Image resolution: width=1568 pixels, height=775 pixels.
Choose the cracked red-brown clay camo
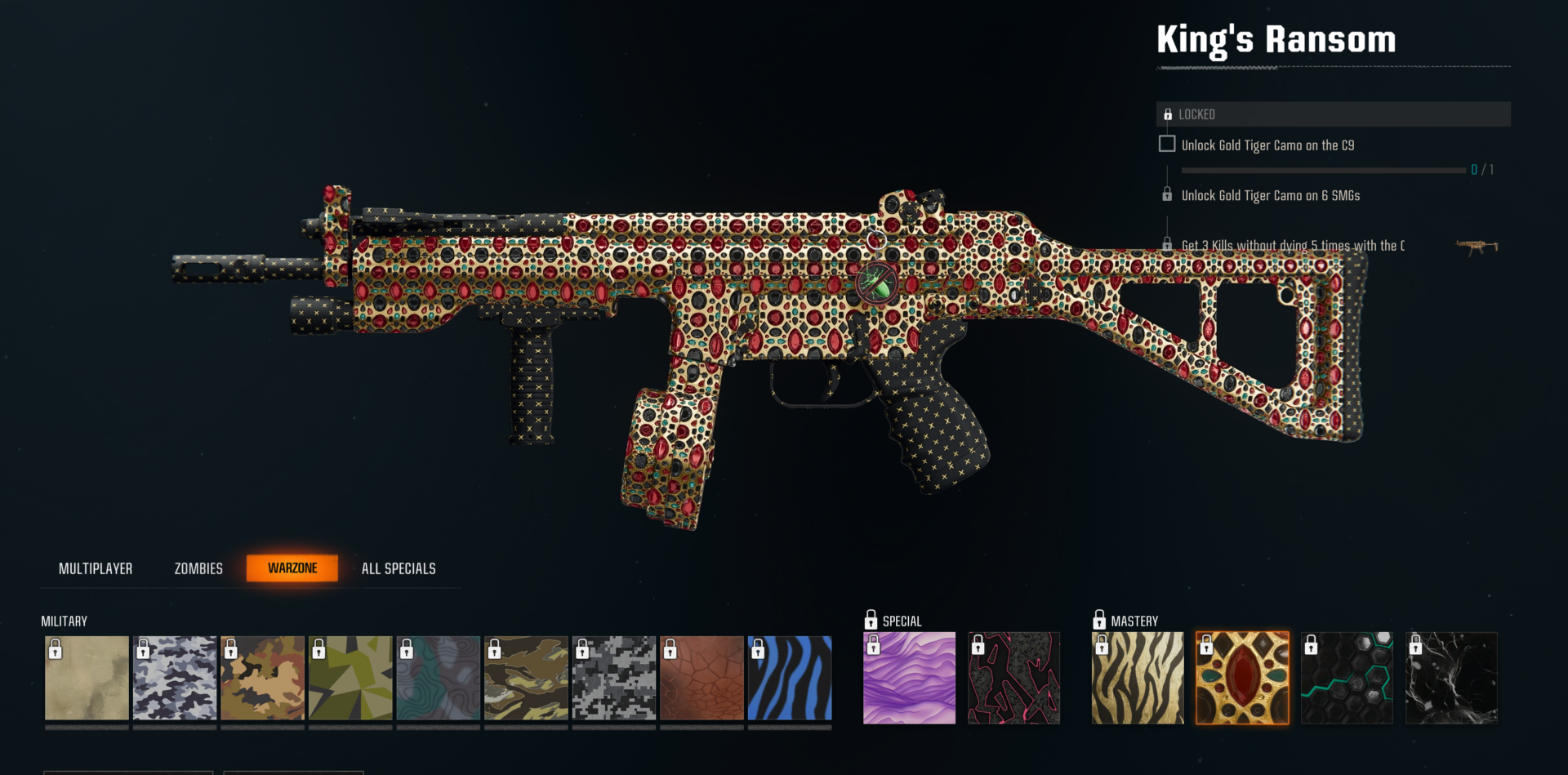tap(702, 678)
